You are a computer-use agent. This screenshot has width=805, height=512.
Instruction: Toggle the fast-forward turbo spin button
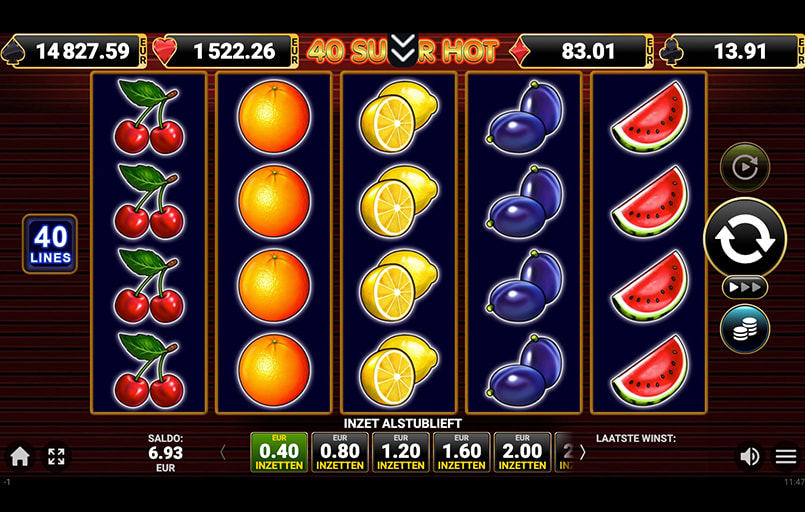[745, 288]
